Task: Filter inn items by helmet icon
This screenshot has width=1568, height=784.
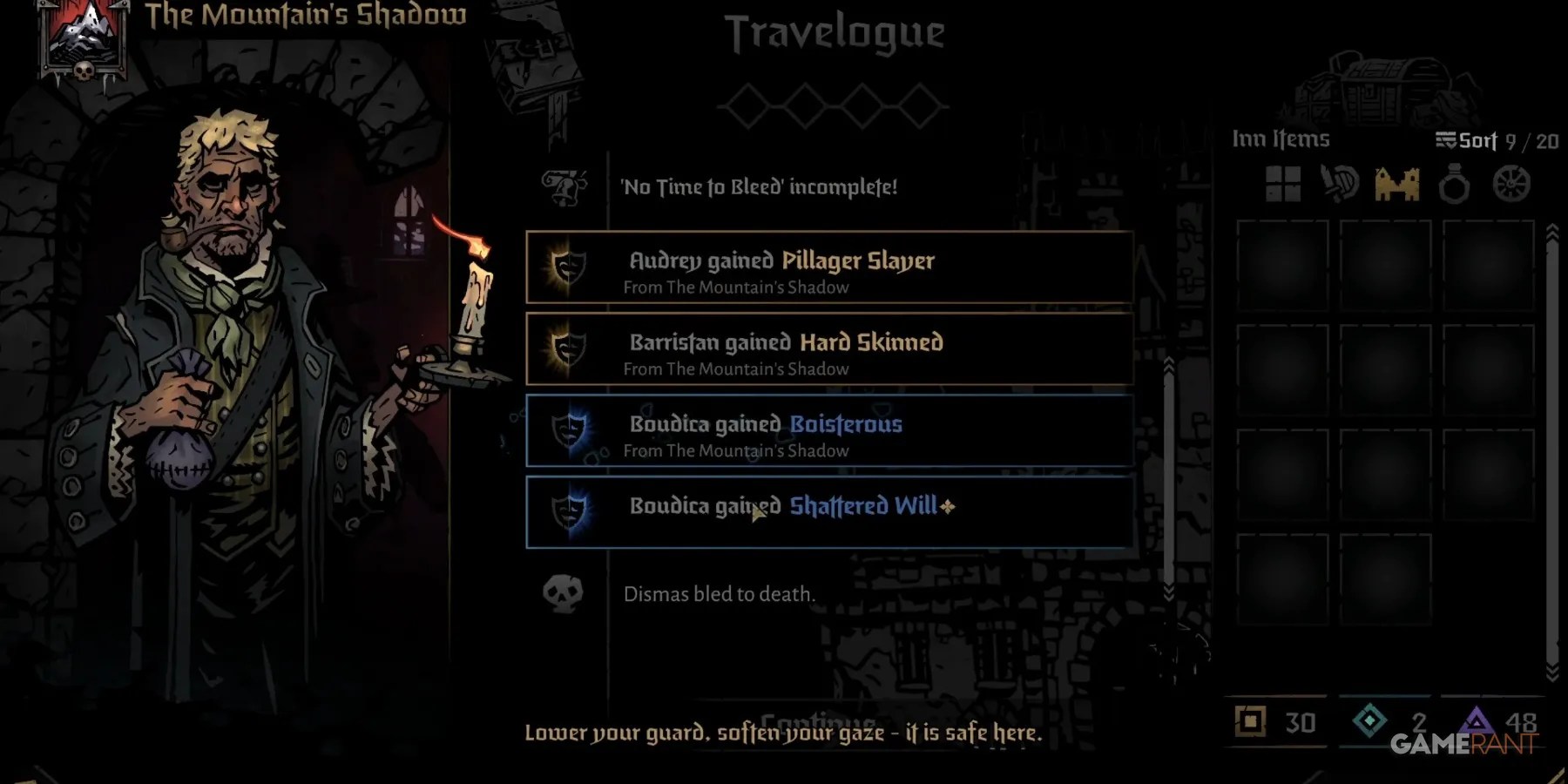Action: pos(1339,185)
